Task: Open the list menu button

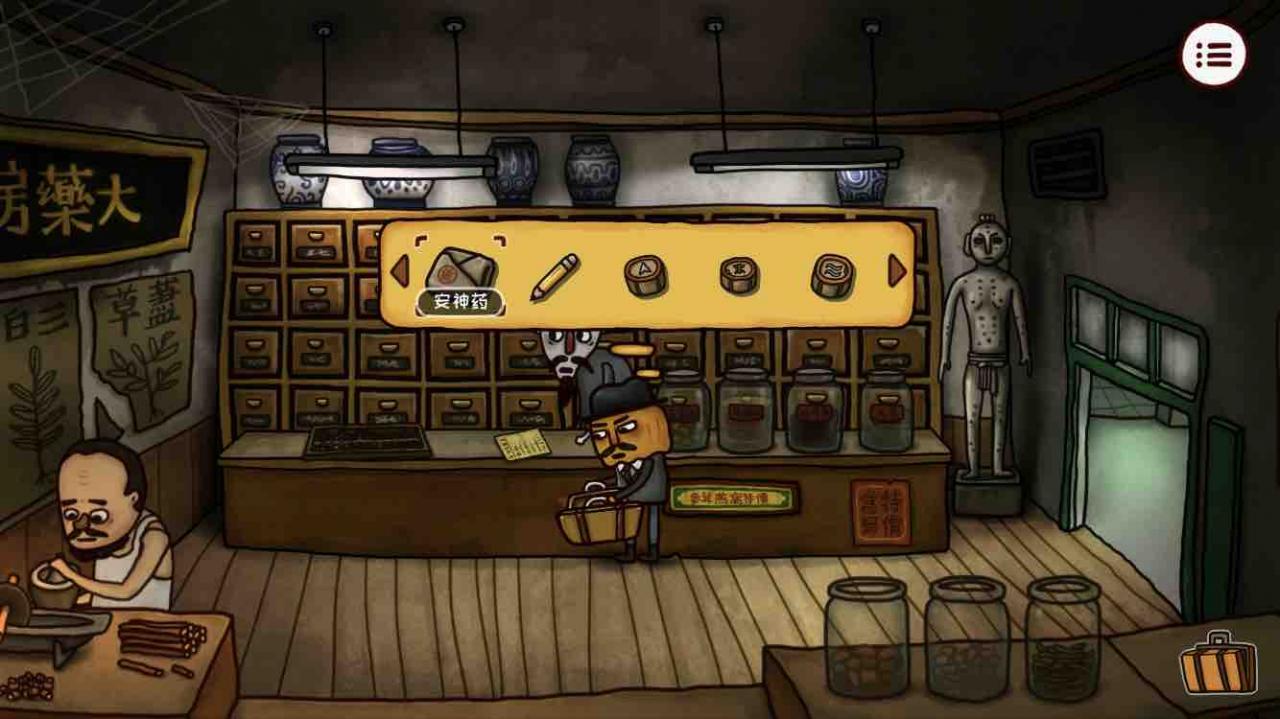Action: (x=1214, y=54)
